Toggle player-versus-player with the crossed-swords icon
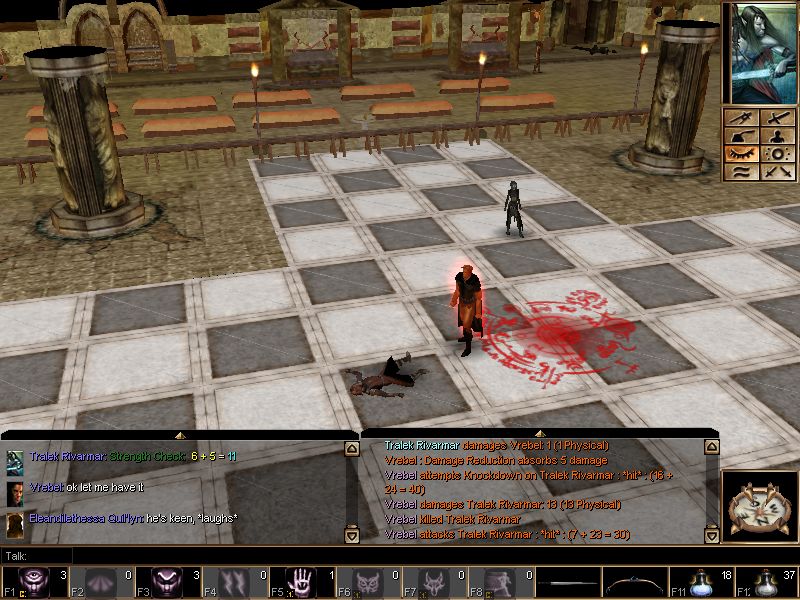Screen dimensions: 800x600 776,172
